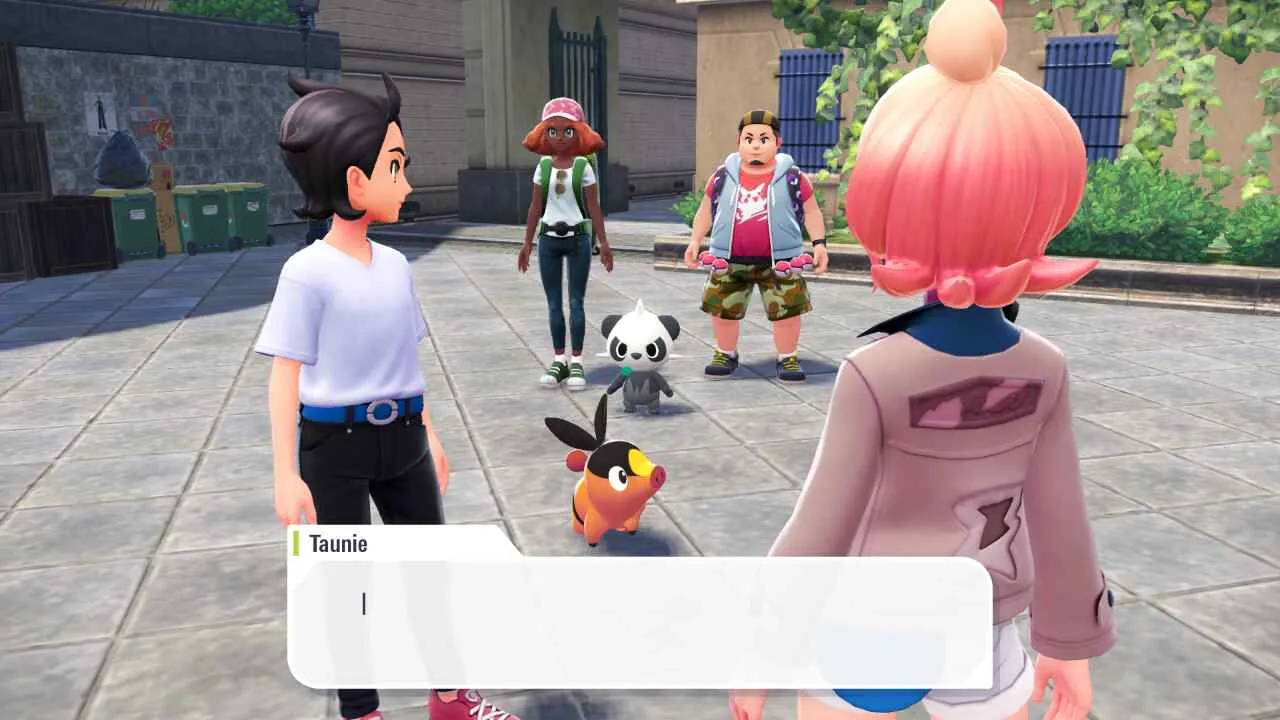Image resolution: width=1280 pixels, height=720 pixels.
Task: Advance Taunie's dialogue text box
Action: (x=640, y=622)
